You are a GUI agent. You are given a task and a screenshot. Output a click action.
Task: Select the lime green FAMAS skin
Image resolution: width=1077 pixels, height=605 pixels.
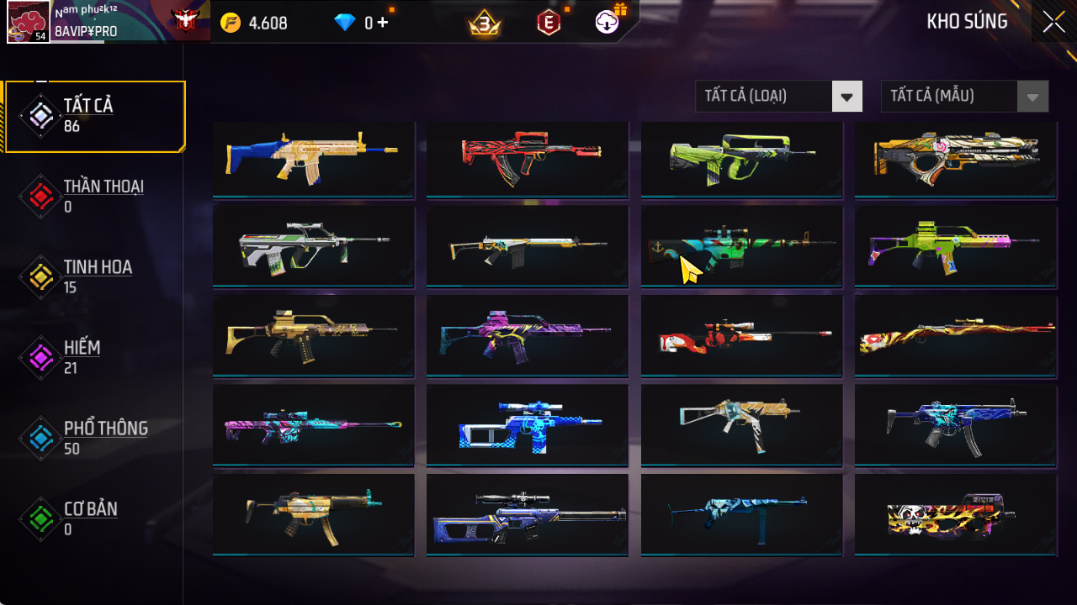[741, 156]
